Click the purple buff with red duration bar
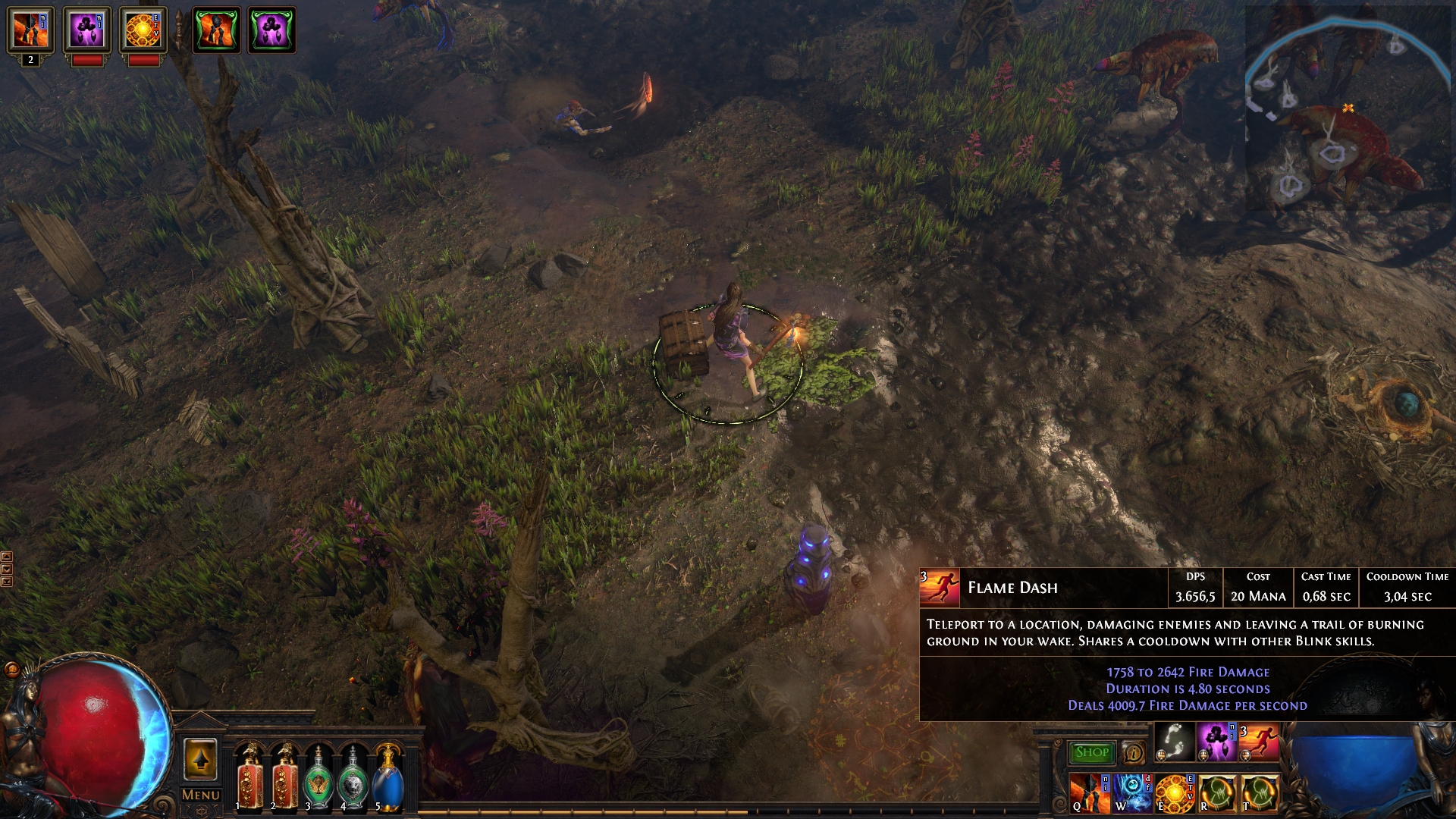1456x819 pixels. [x=87, y=30]
